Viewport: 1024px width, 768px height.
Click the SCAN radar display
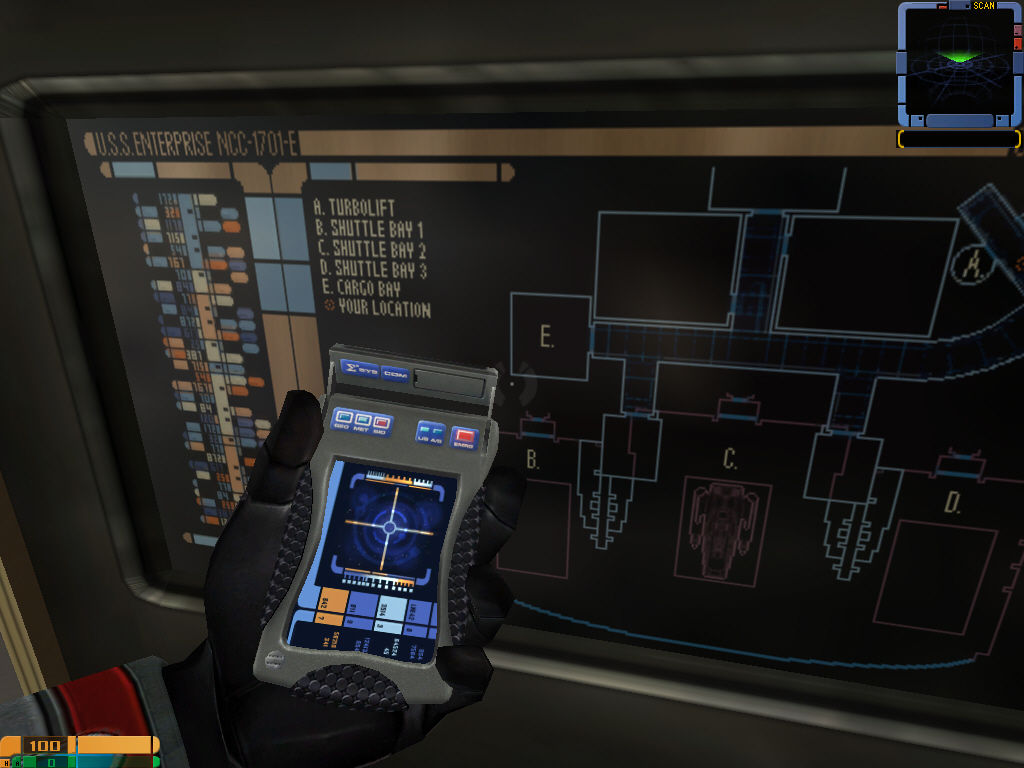[x=958, y=63]
